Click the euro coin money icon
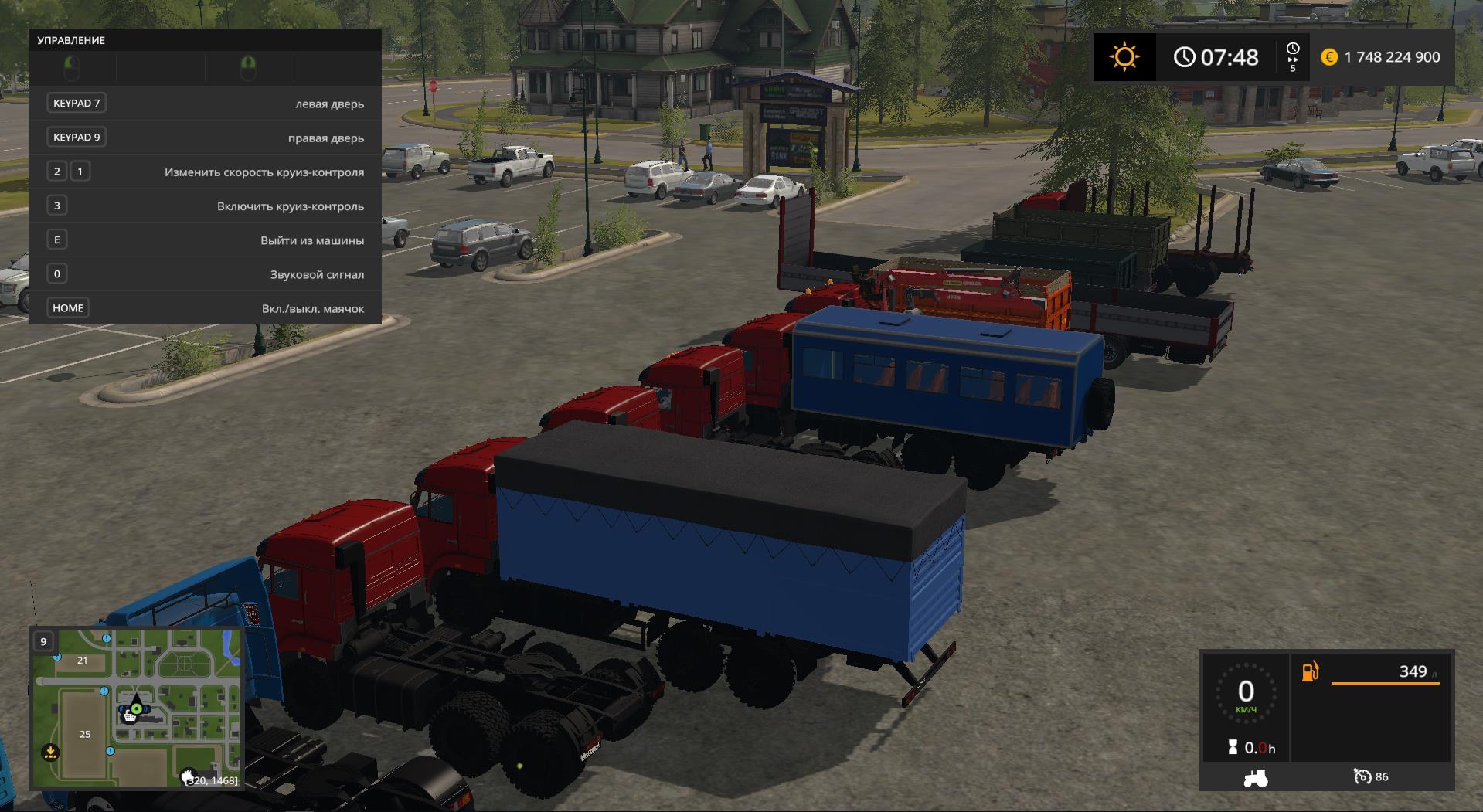Image resolution: width=1483 pixels, height=812 pixels. tap(1329, 57)
